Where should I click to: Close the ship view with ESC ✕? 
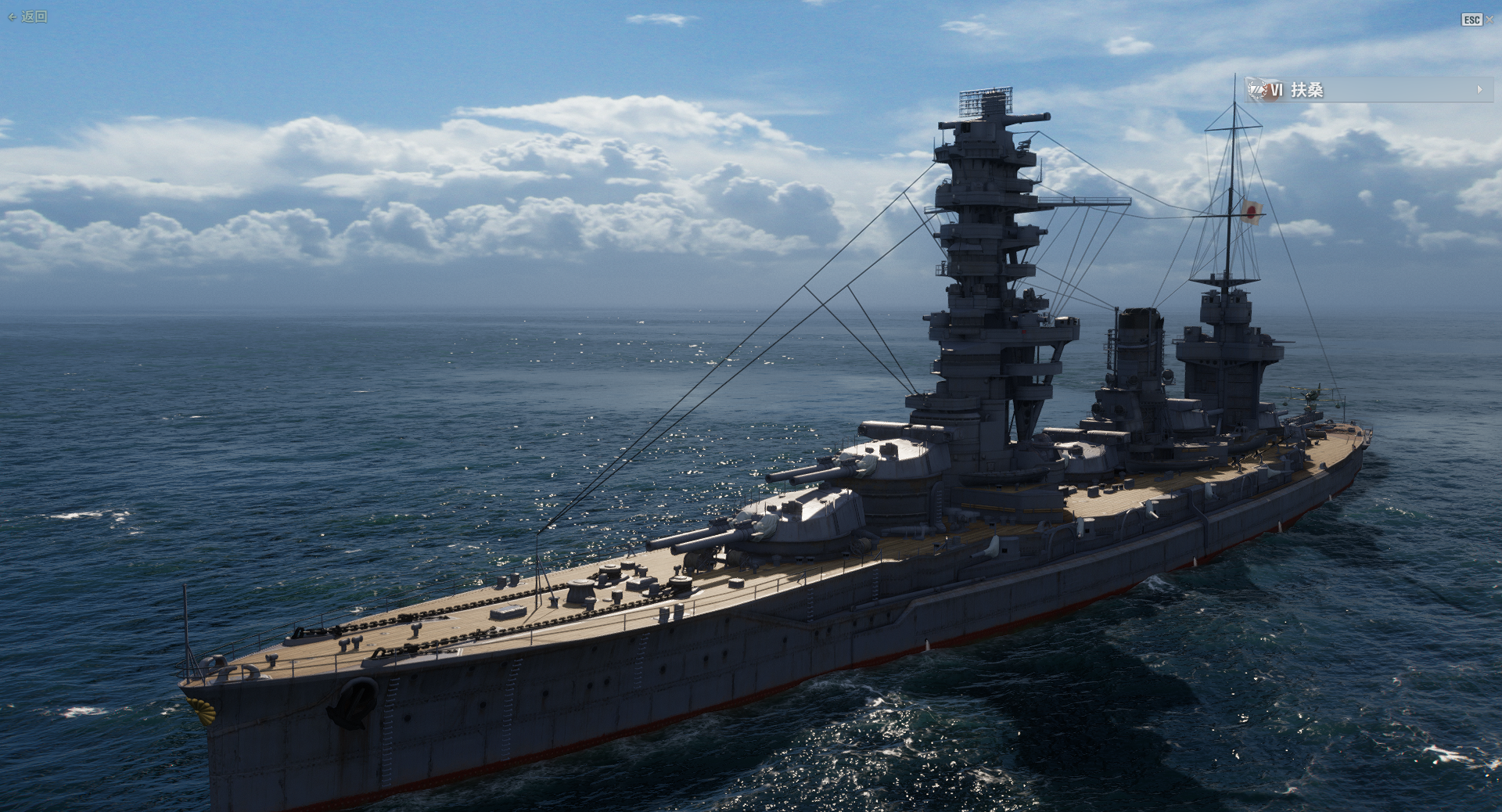tap(1477, 20)
